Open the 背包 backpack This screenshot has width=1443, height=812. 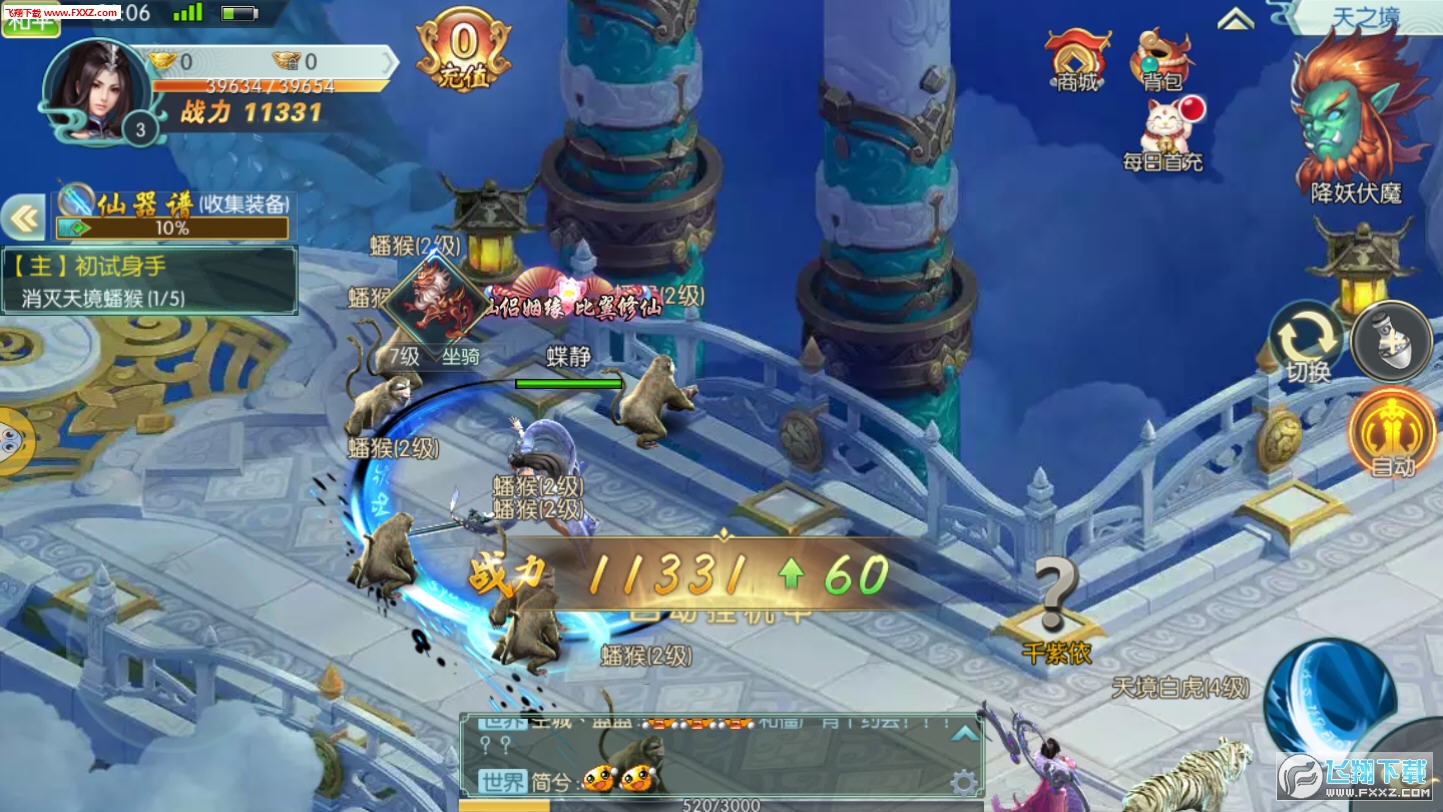(1162, 60)
